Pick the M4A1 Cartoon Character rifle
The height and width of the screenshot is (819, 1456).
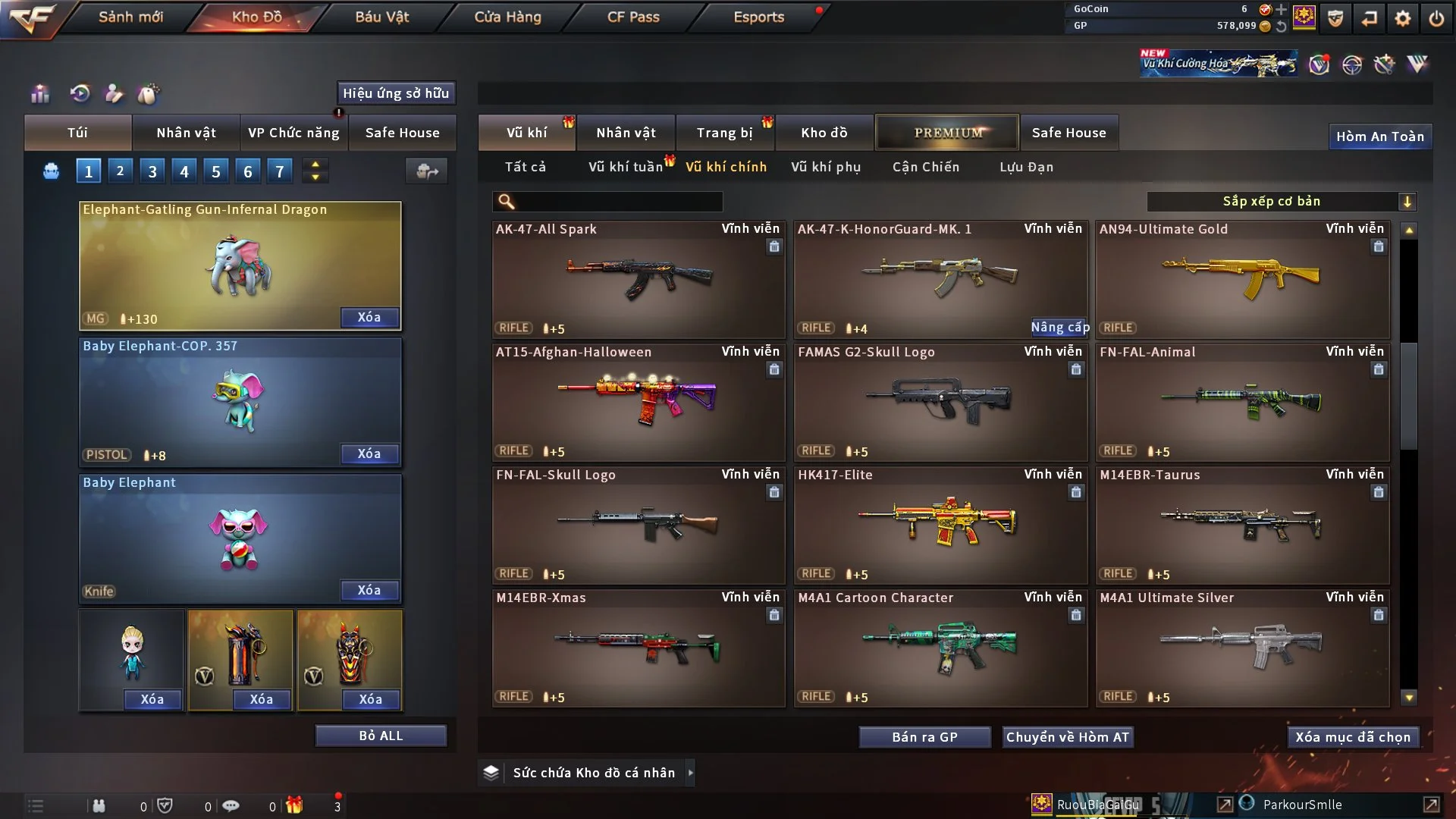pos(940,648)
